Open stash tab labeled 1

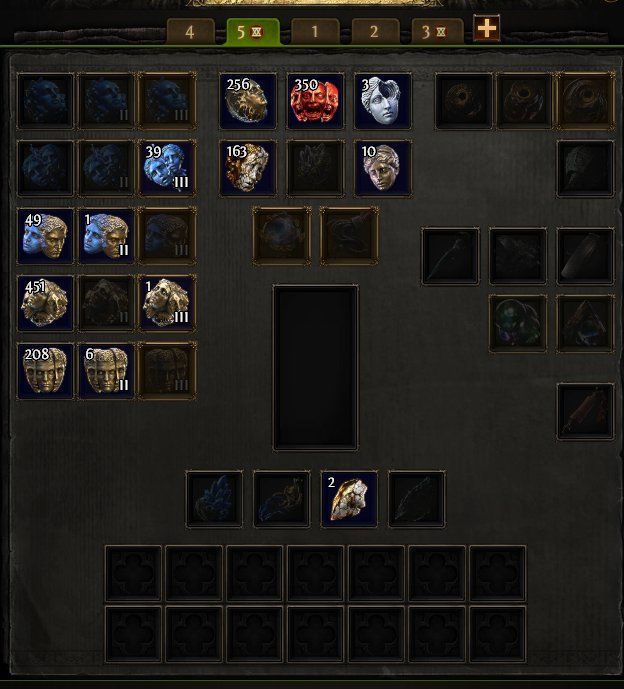click(x=315, y=32)
